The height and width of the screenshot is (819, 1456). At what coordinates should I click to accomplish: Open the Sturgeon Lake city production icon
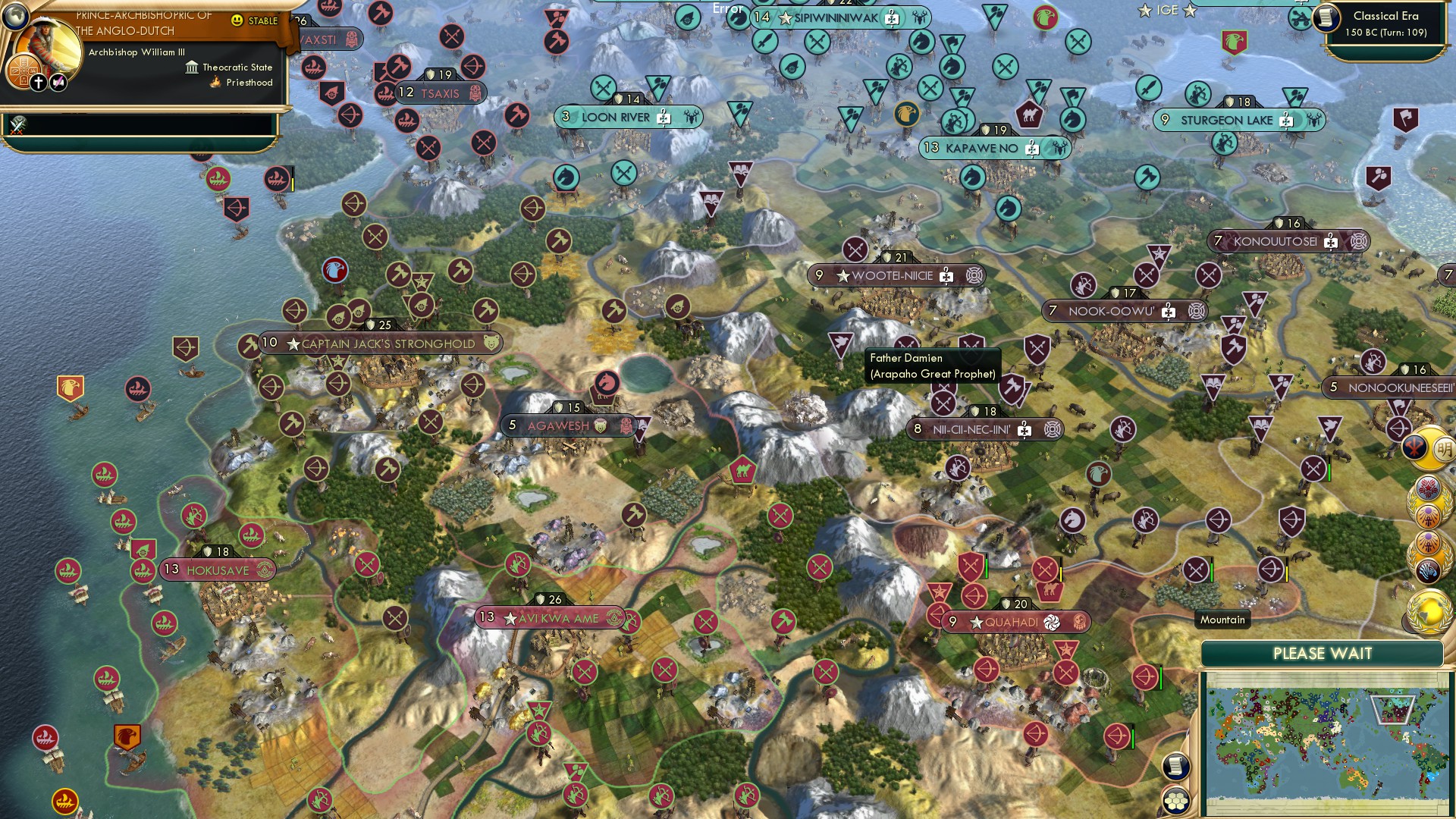point(1285,120)
